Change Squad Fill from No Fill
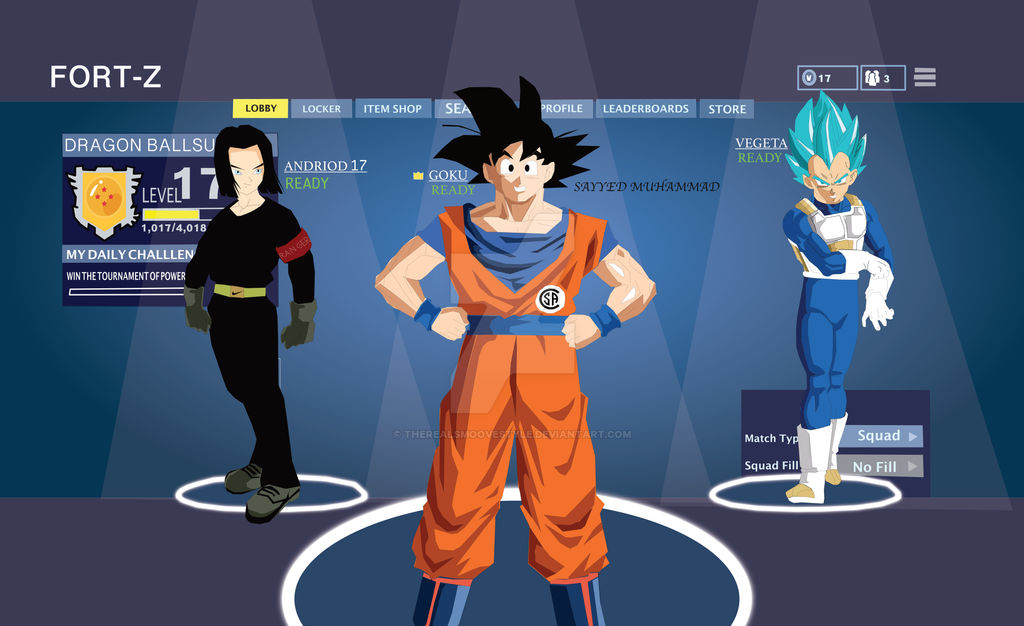Image resolution: width=1024 pixels, height=626 pixels. point(880,466)
